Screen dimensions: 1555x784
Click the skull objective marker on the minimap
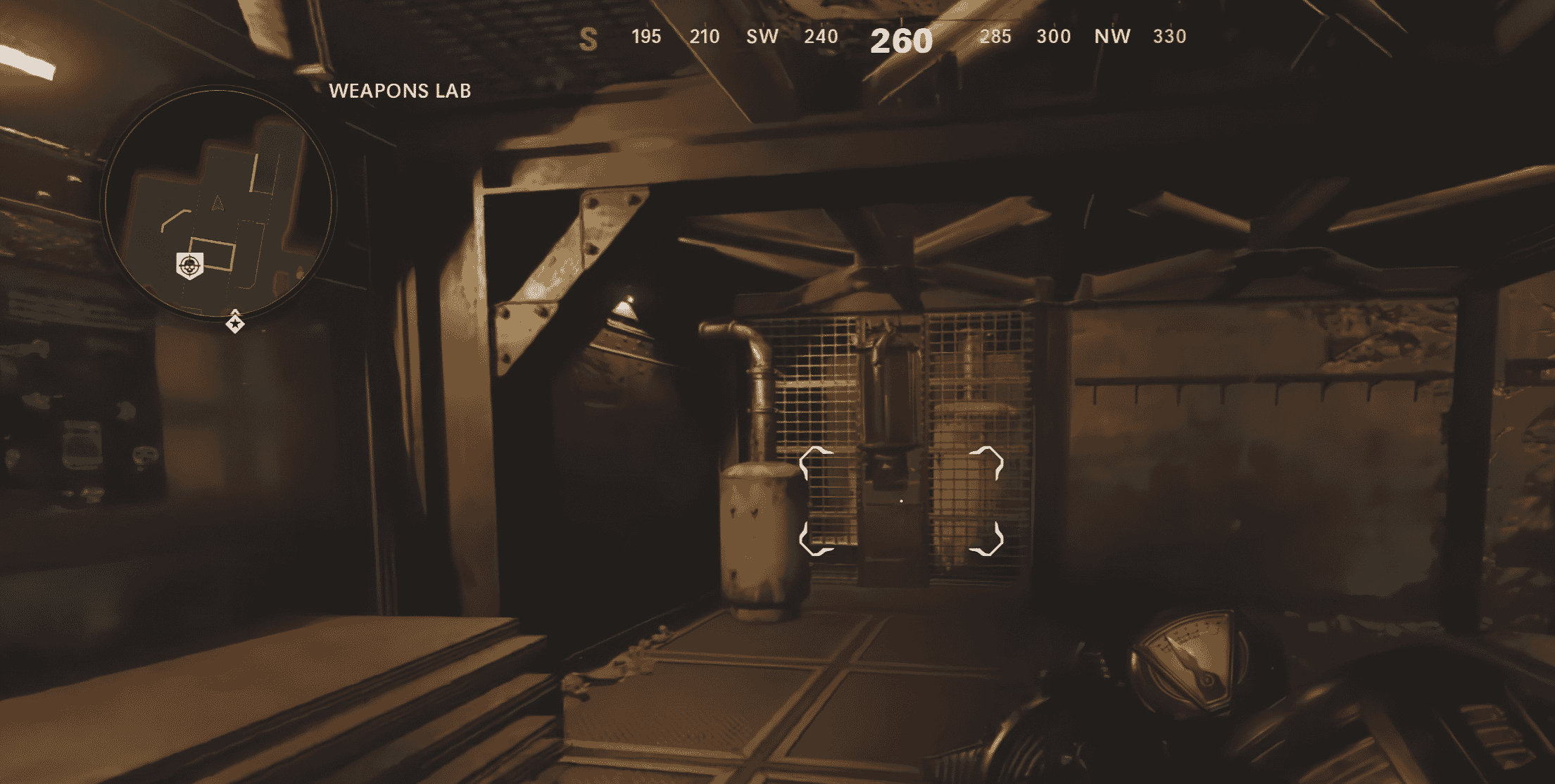pos(188,265)
